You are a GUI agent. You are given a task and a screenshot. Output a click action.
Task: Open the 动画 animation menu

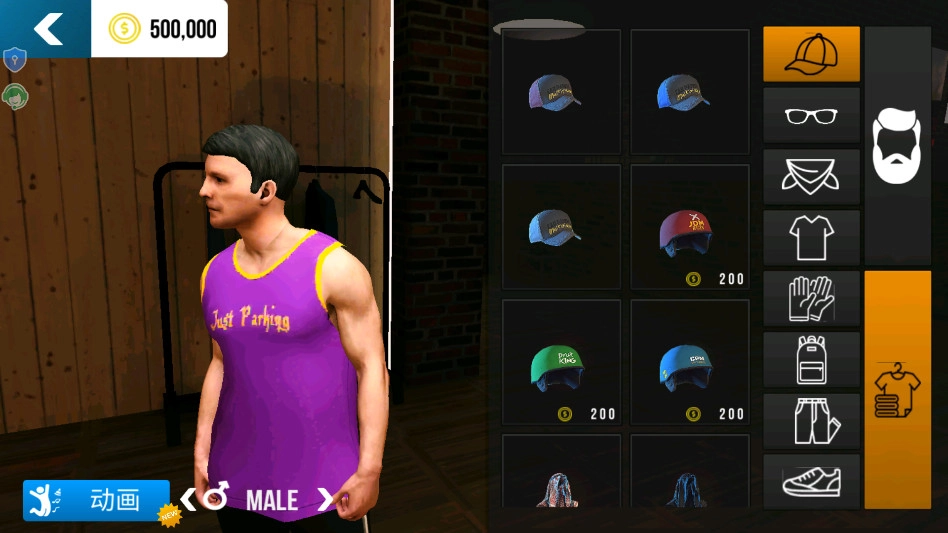point(97,500)
